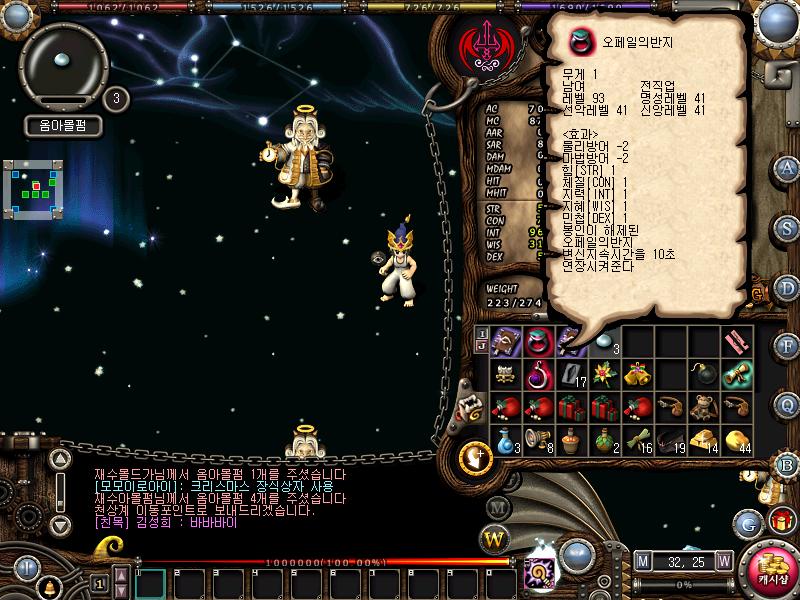Click the round Q button

pos(787,403)
